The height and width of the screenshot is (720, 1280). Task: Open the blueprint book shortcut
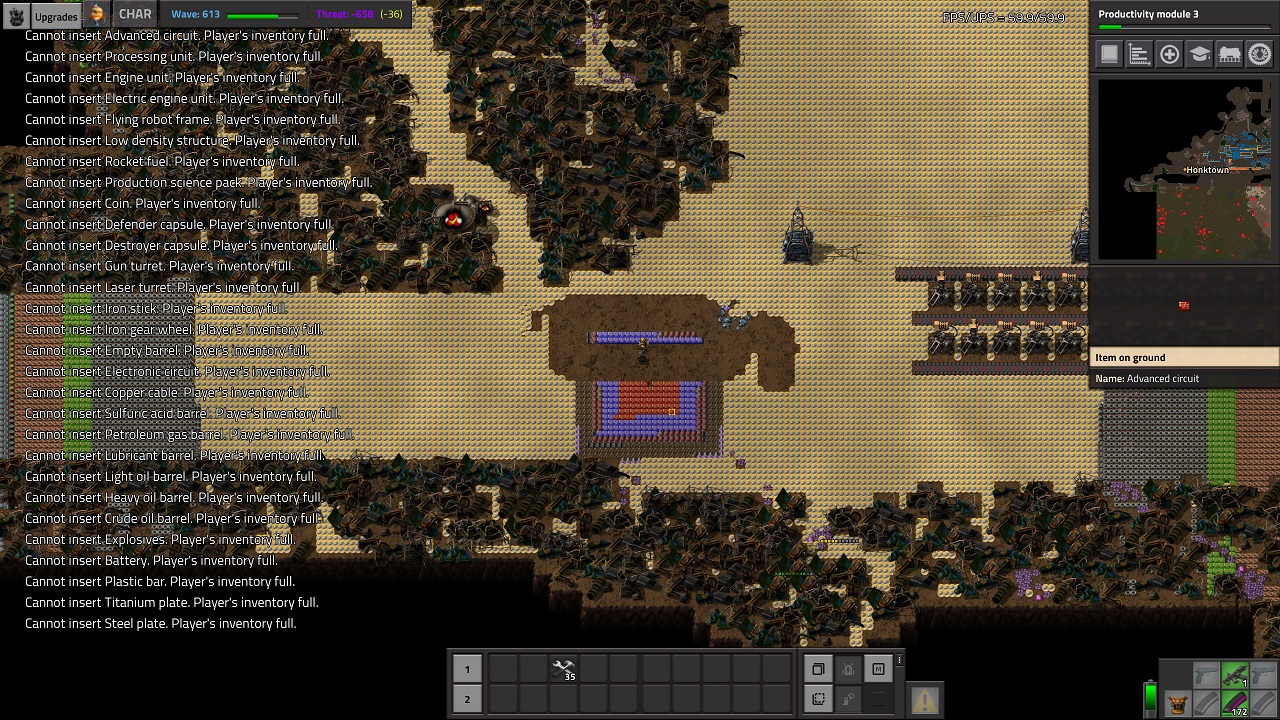[1109, 55]
